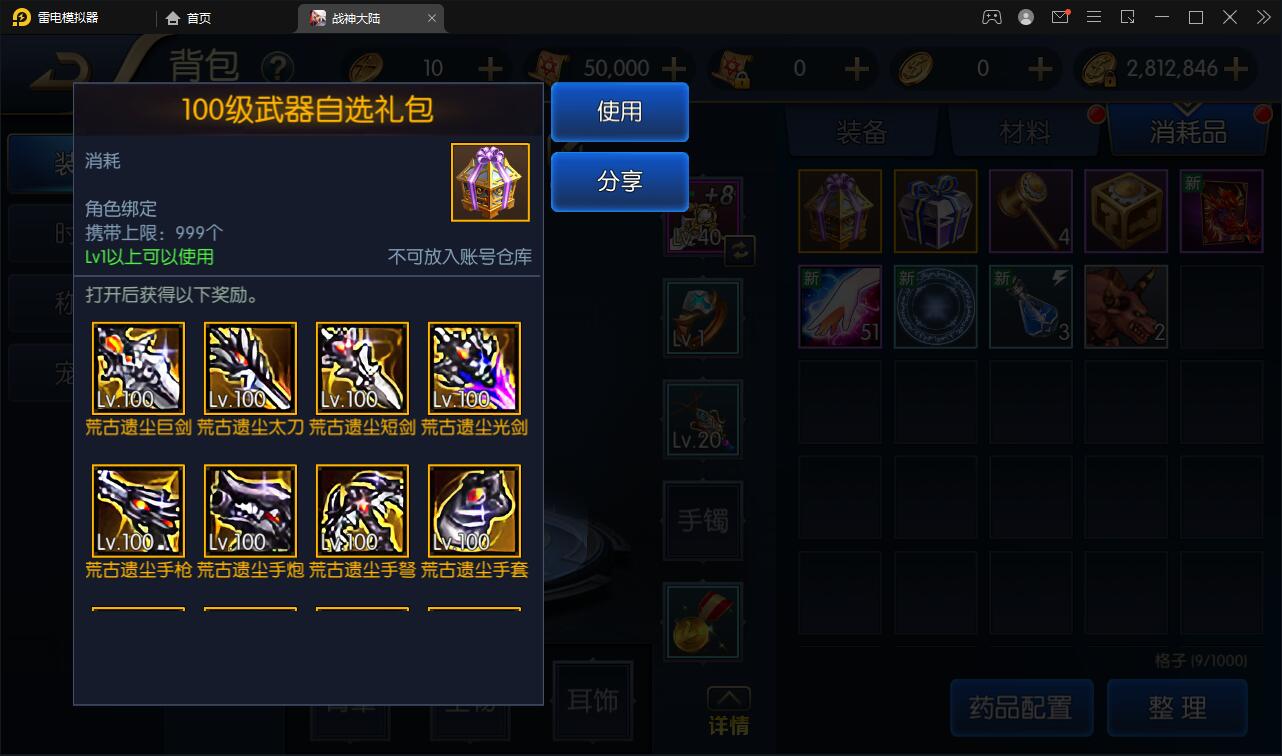Click the 使用 button

[619, 113]
